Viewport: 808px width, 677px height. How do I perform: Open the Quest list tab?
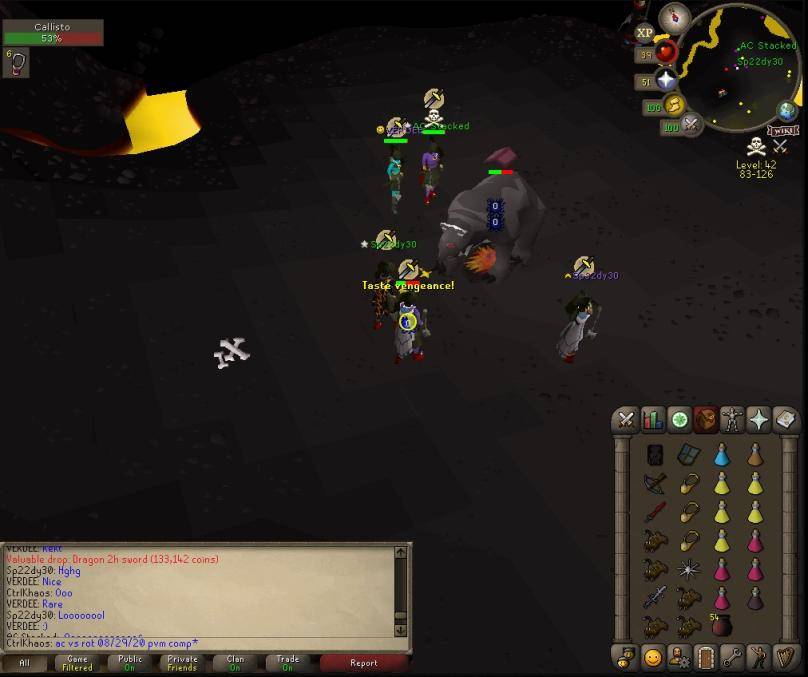[x=680, y=420]
